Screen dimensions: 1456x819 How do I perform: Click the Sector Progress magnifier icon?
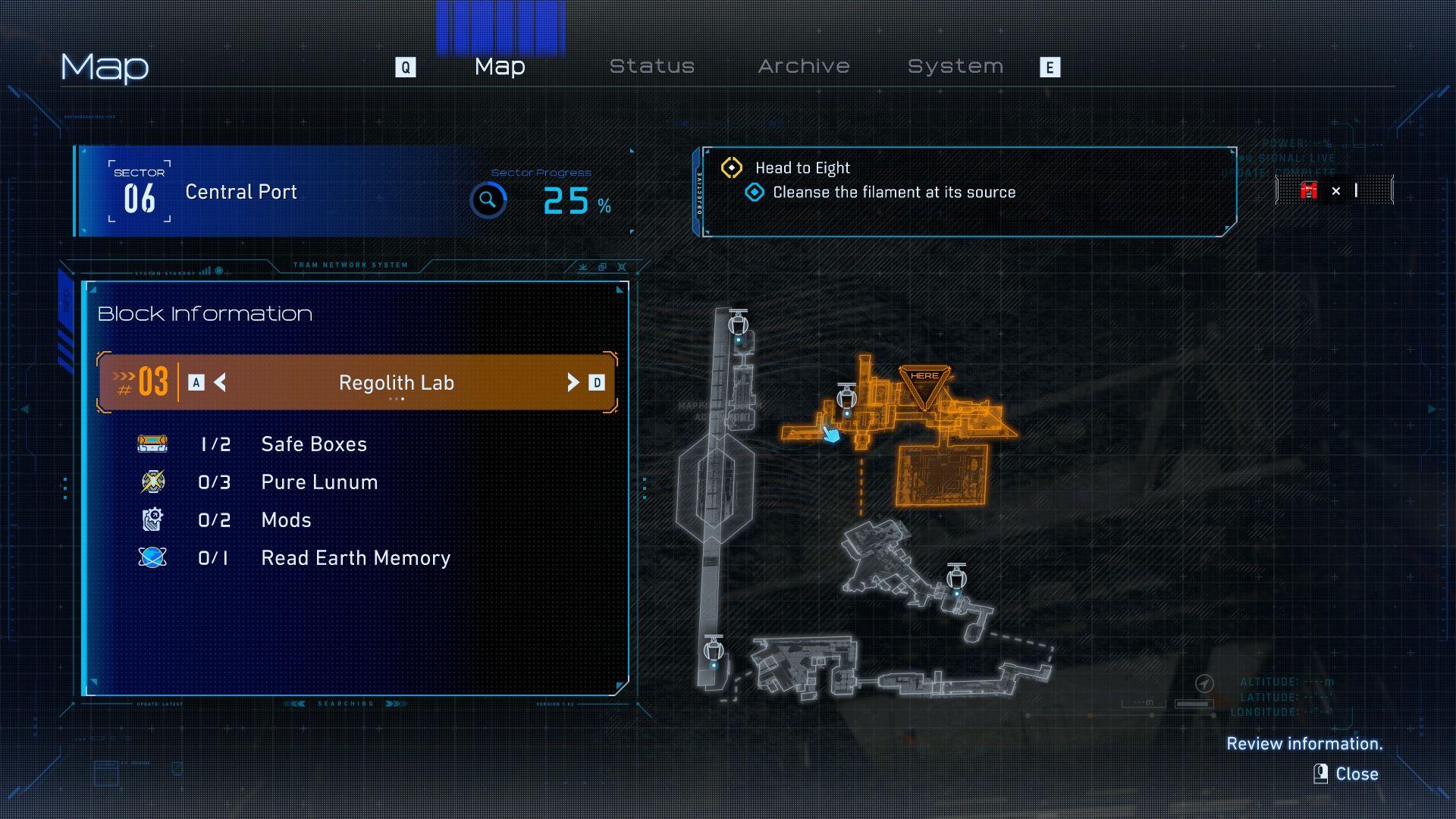pos(488,200)
